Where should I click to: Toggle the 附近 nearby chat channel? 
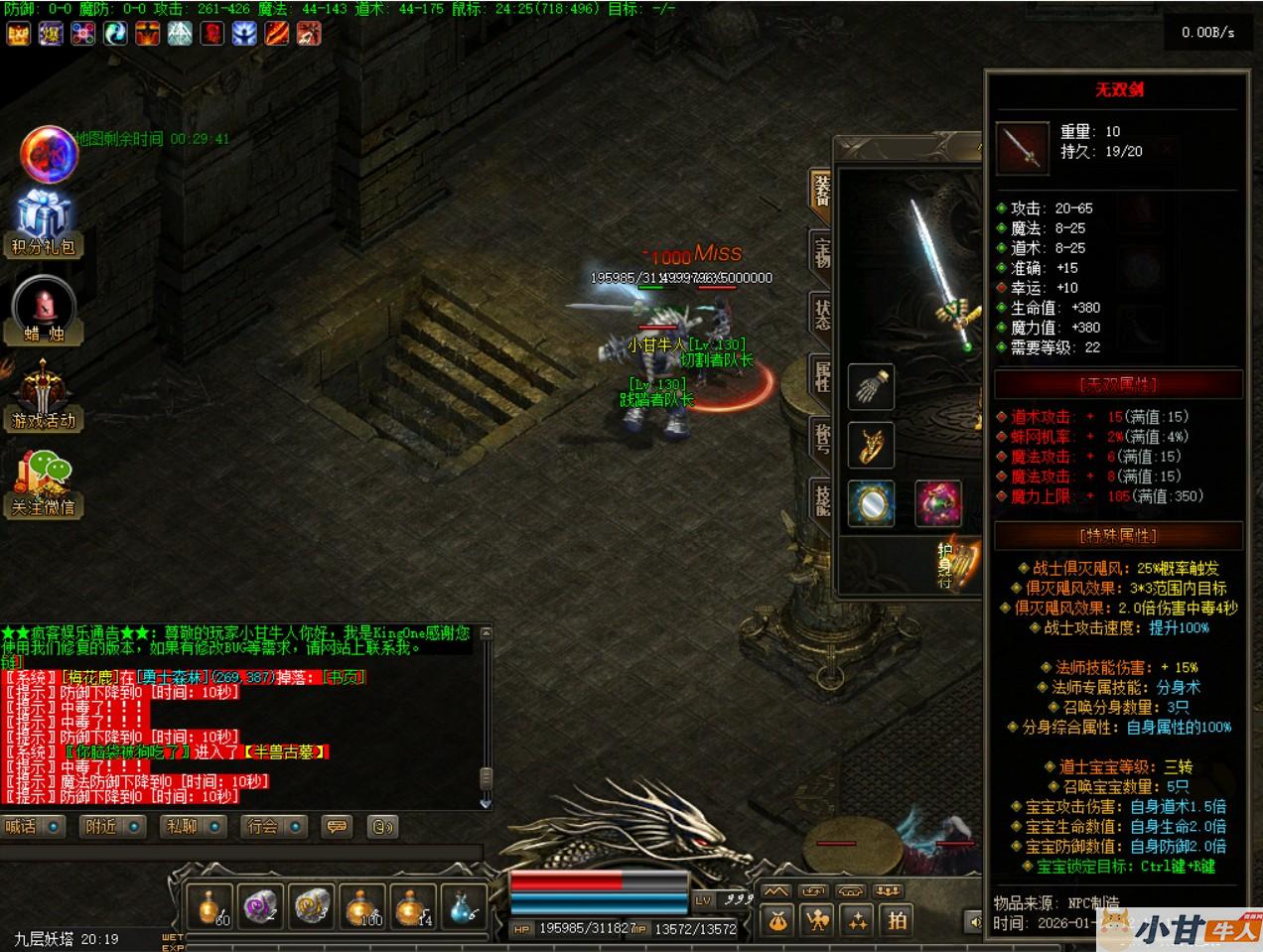(112, 826)
